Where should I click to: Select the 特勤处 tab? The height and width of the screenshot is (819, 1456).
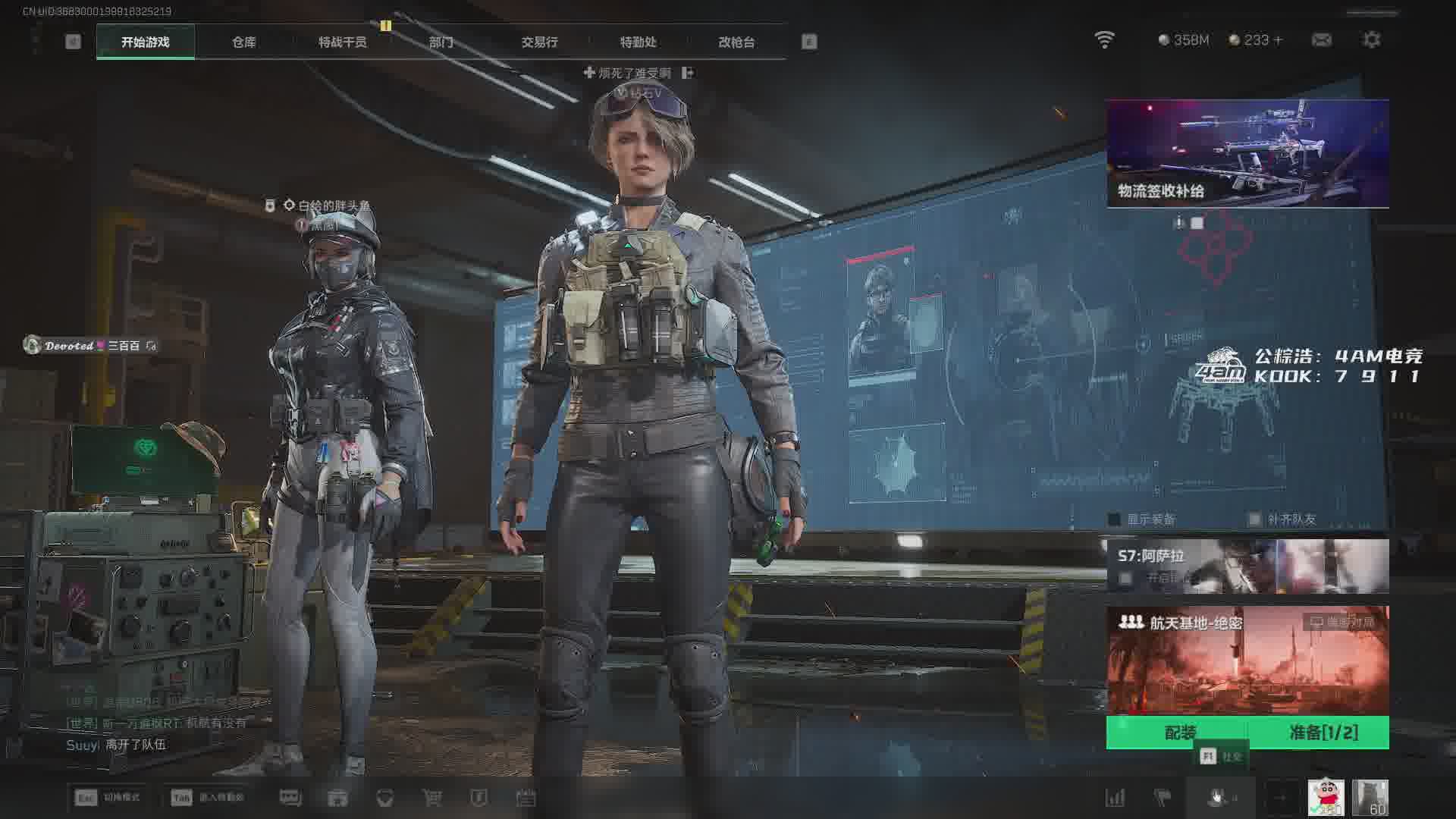pyautogui.click(x=638, y=42)
